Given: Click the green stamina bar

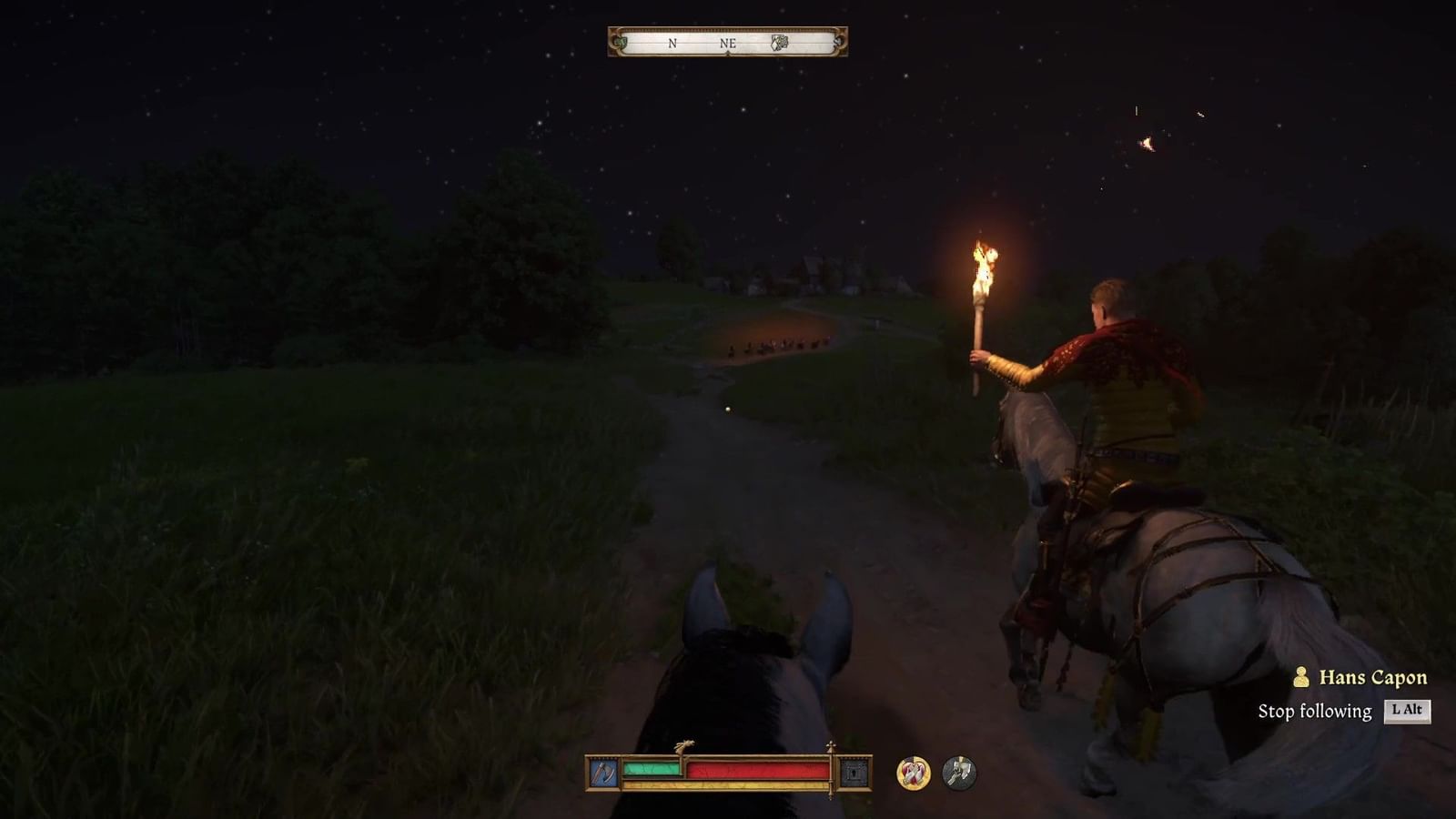Looking at the screenshot, I should click(651, 769).
